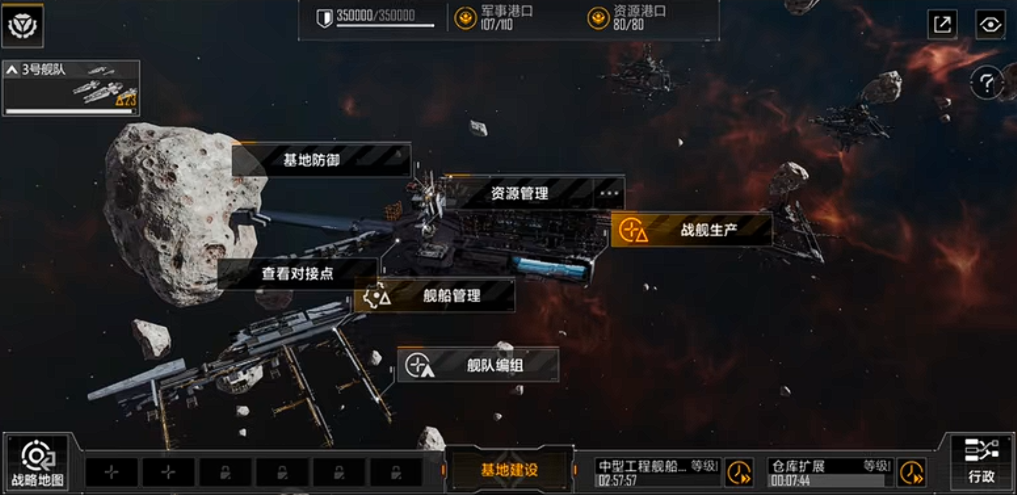1017x495 pixels.
Task: Select the 3号舰队 fleet card
Action: pyautogui.click(x=71, y=88)
